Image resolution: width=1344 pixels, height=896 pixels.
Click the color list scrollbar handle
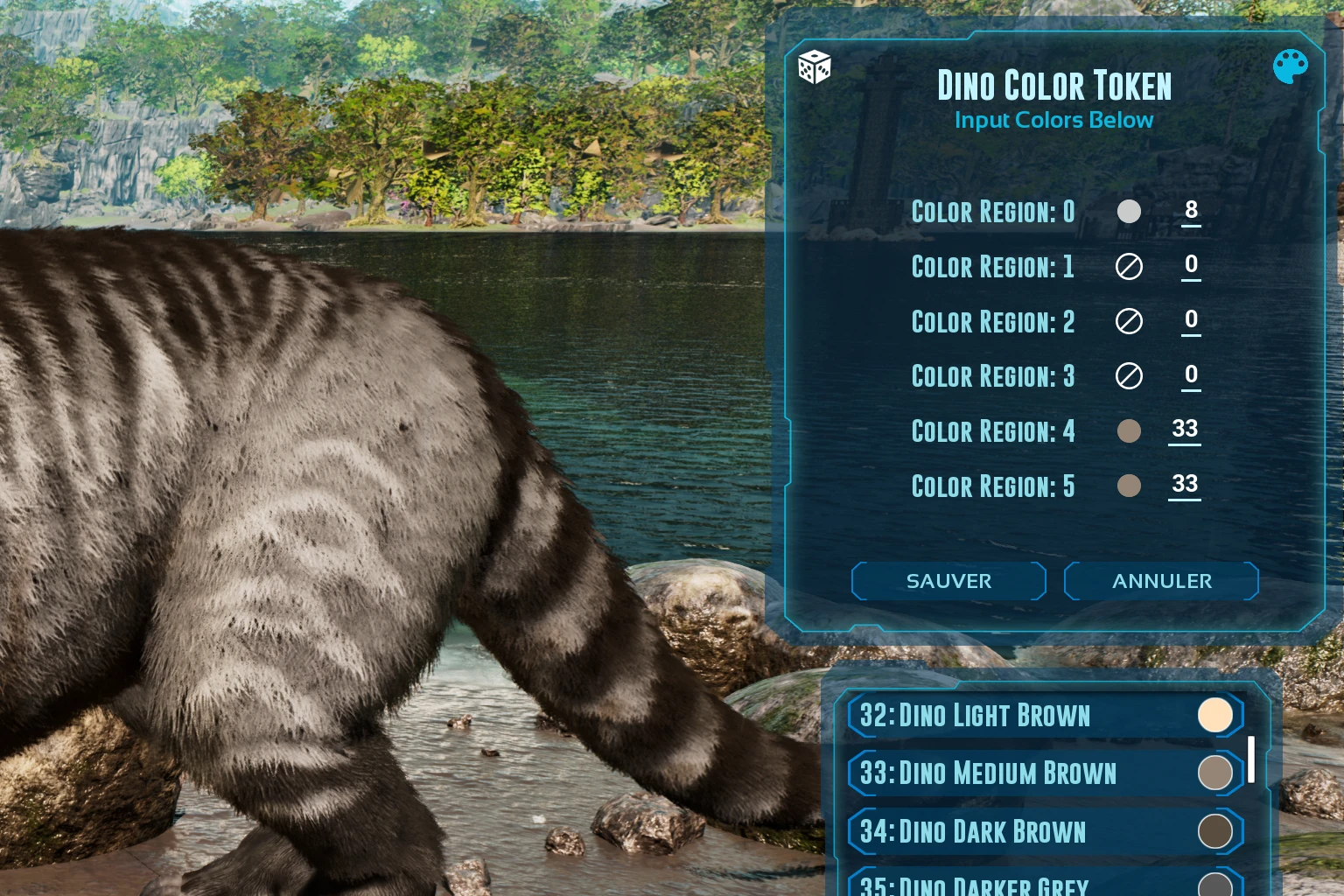tap(1251, 759)
